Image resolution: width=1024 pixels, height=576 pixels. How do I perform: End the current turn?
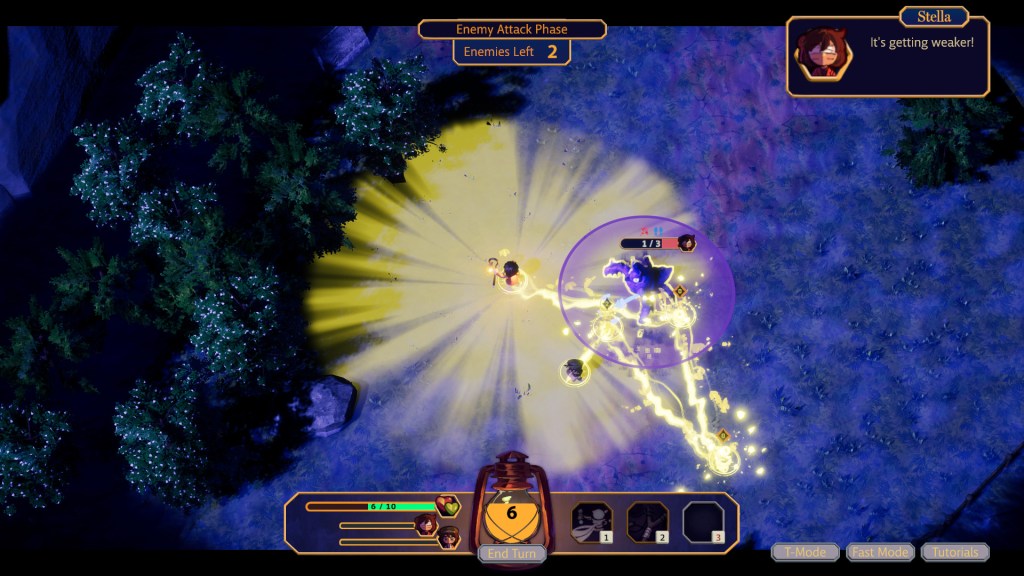(512, 553)
